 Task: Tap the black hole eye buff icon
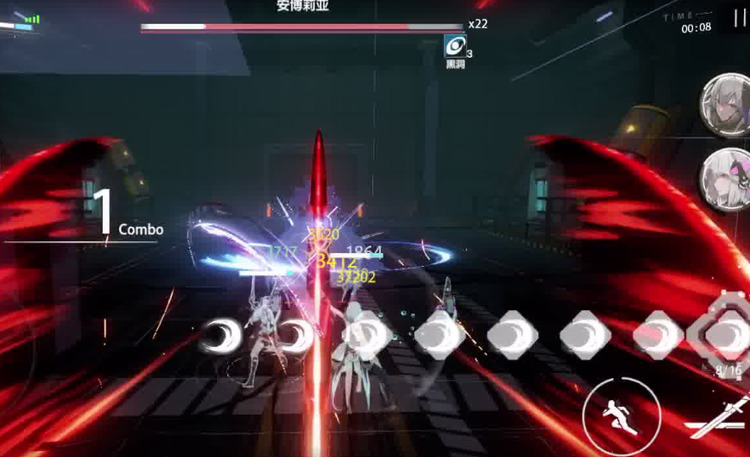click(455, 45)
